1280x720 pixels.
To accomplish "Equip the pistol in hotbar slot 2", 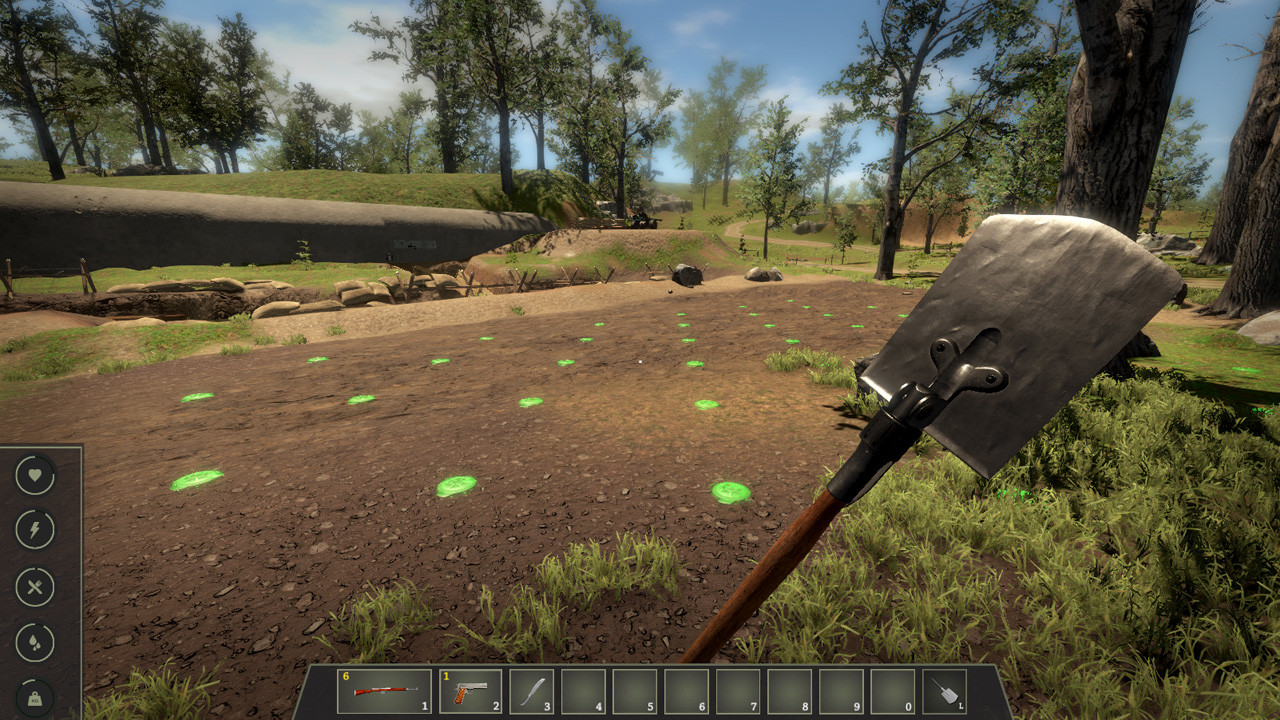I will [470, 691].
